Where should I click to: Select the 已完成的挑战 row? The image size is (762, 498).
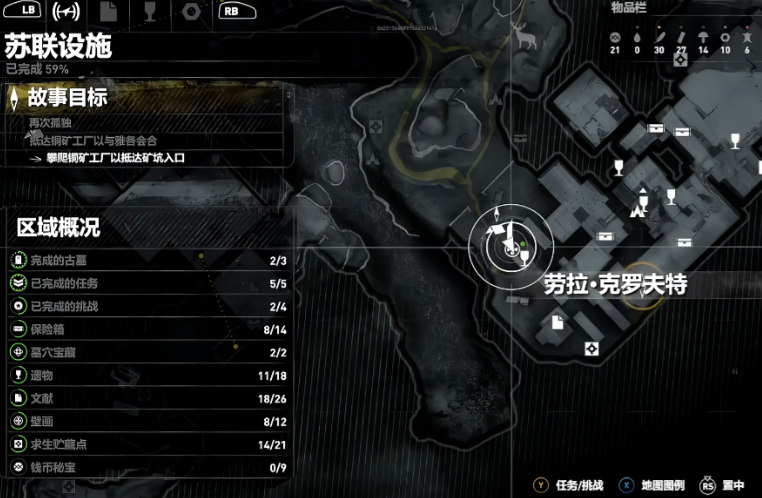coord(152,306)
